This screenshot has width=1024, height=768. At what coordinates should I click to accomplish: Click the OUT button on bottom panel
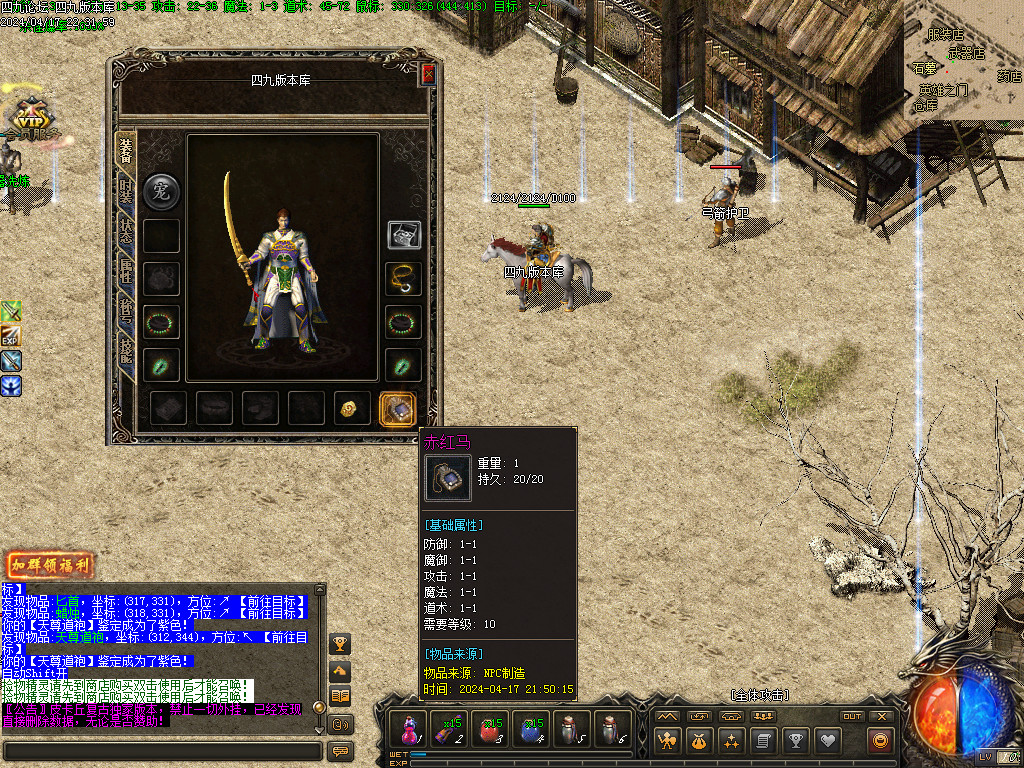[x=851, y=716]
